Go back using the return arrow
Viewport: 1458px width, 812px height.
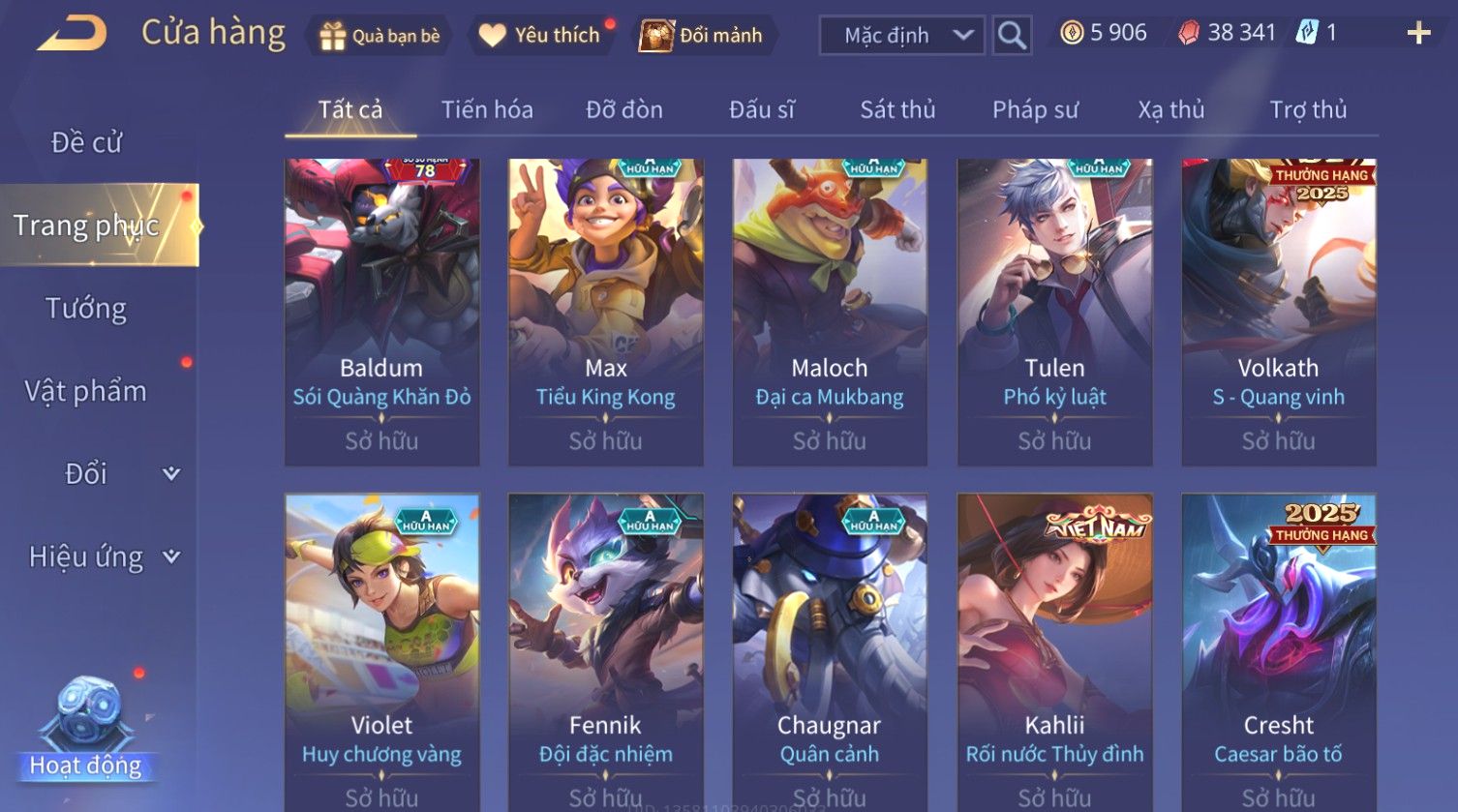73,34
